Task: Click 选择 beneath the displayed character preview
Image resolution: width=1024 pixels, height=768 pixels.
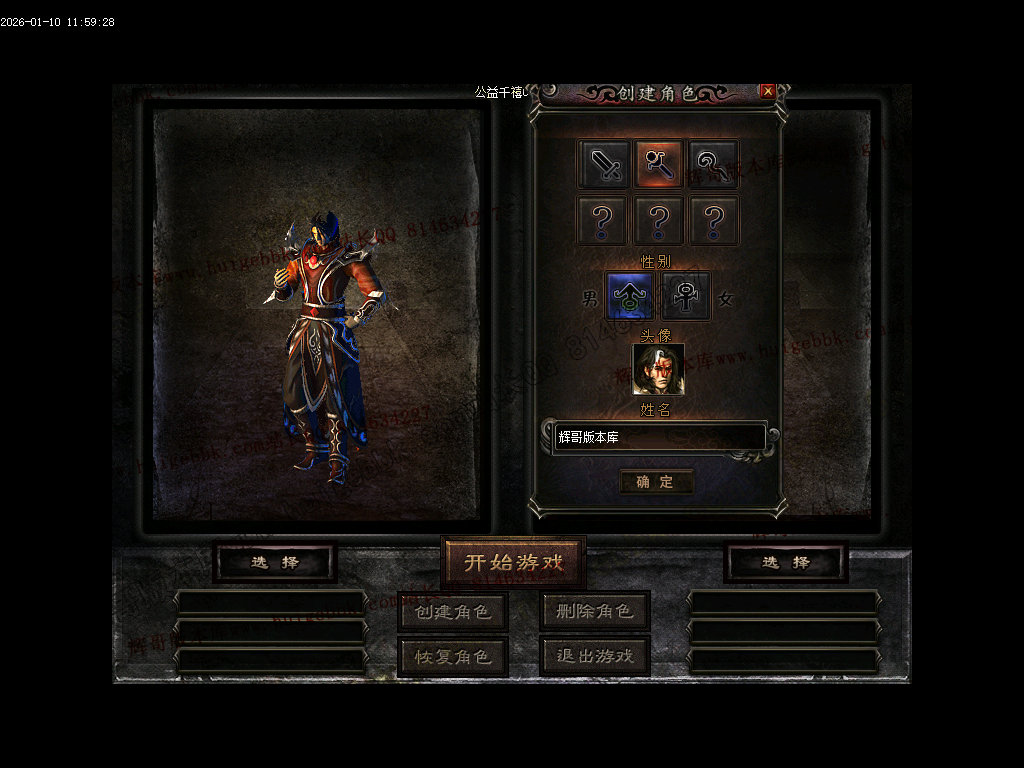Action: (x=275, y=562)
